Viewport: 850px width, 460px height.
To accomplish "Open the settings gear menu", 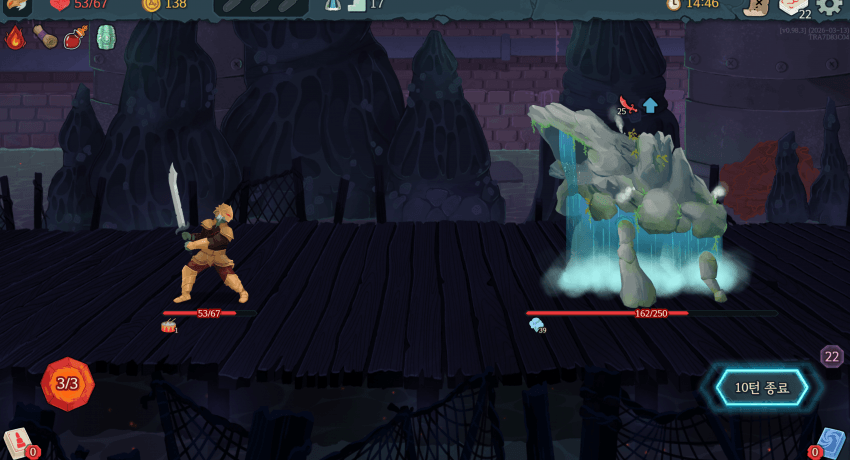I will [829, 5].
